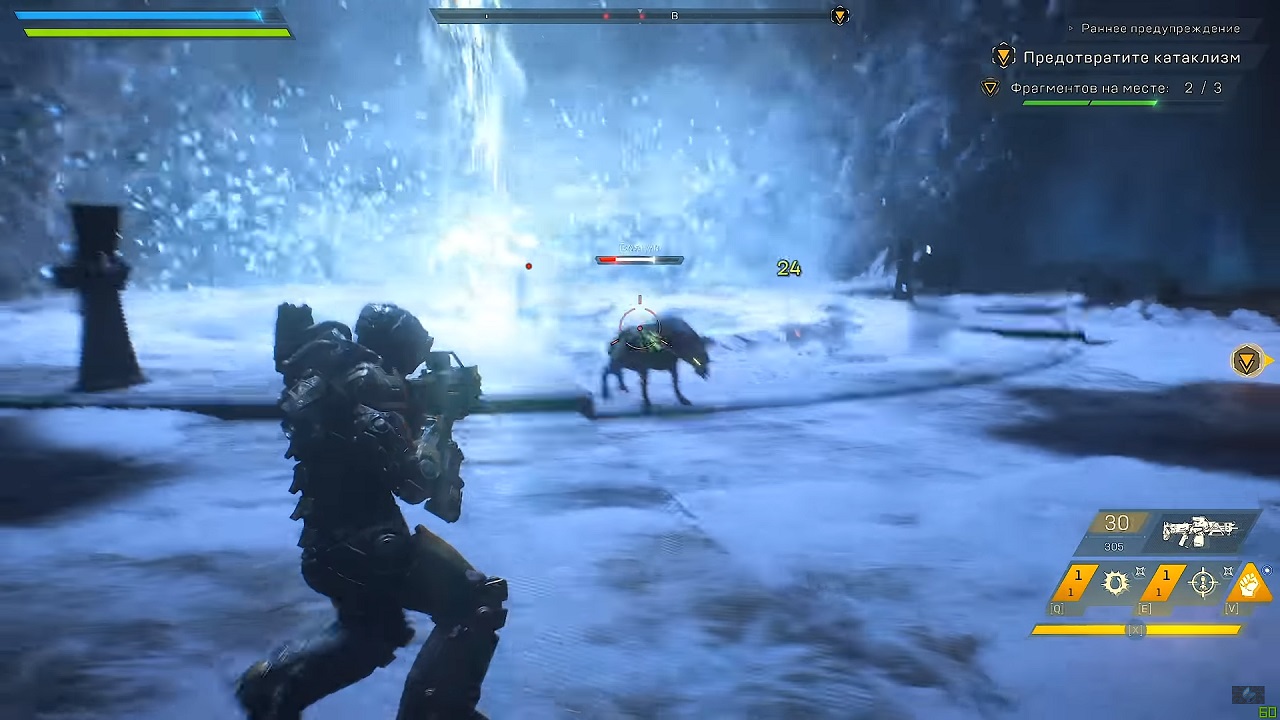Select the assault rifle weapon icon
The height and width of the screenshot is (720, 1280).
coord(1199,532)
